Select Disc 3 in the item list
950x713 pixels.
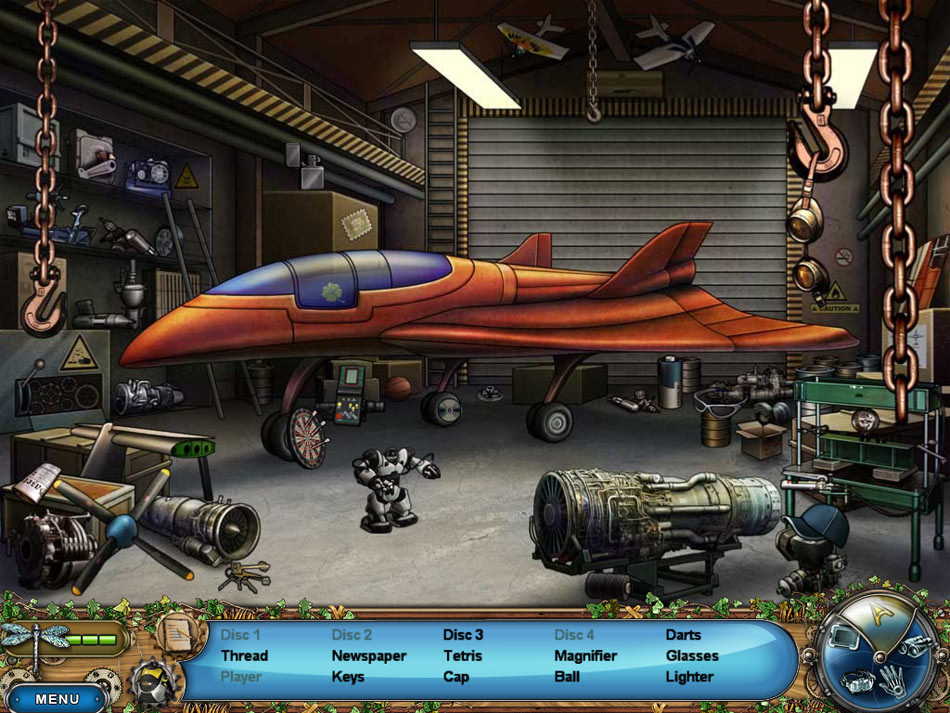[x=463, y=635]
